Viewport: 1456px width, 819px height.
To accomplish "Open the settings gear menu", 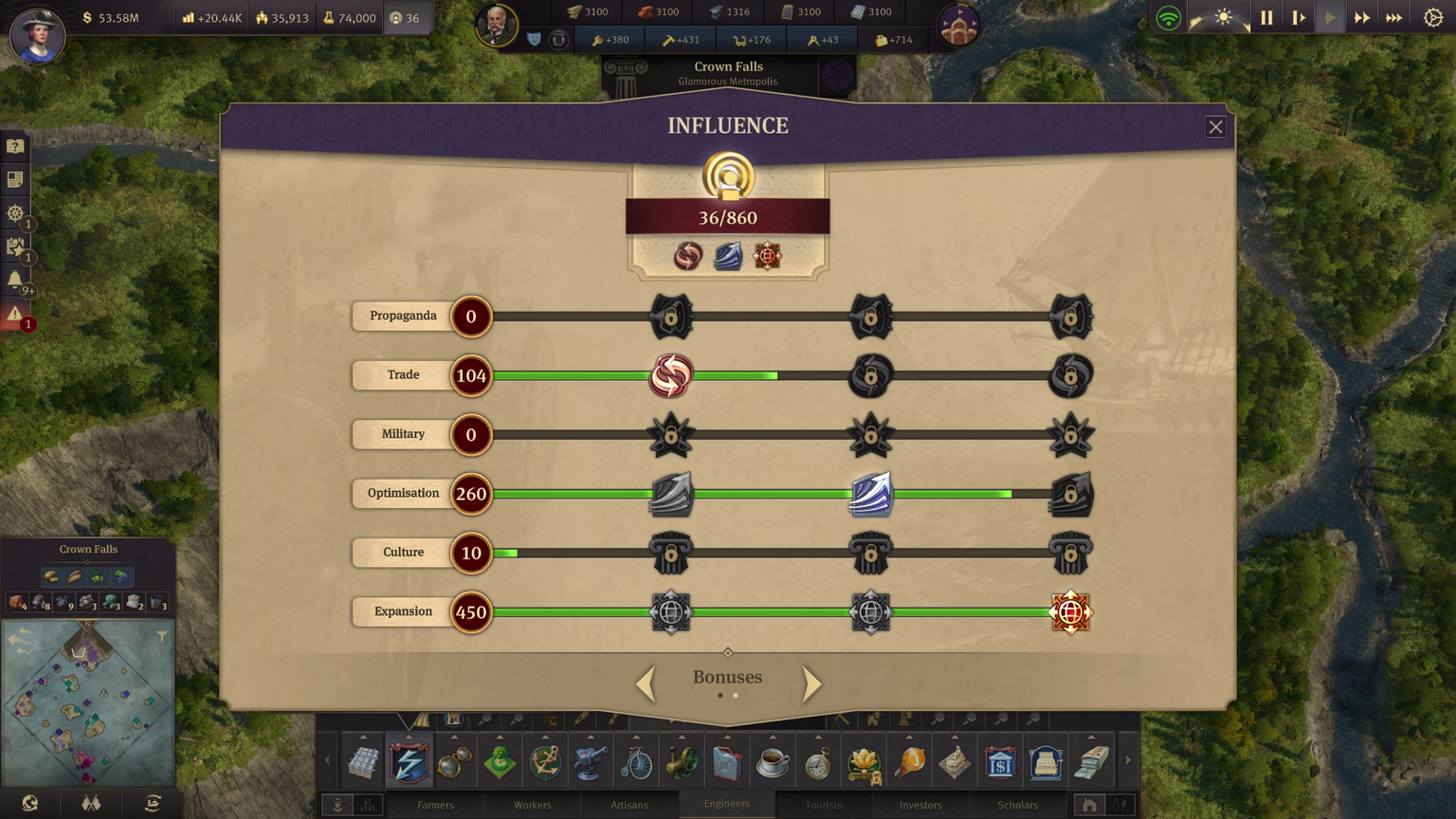I will (x=1433, y=18).
